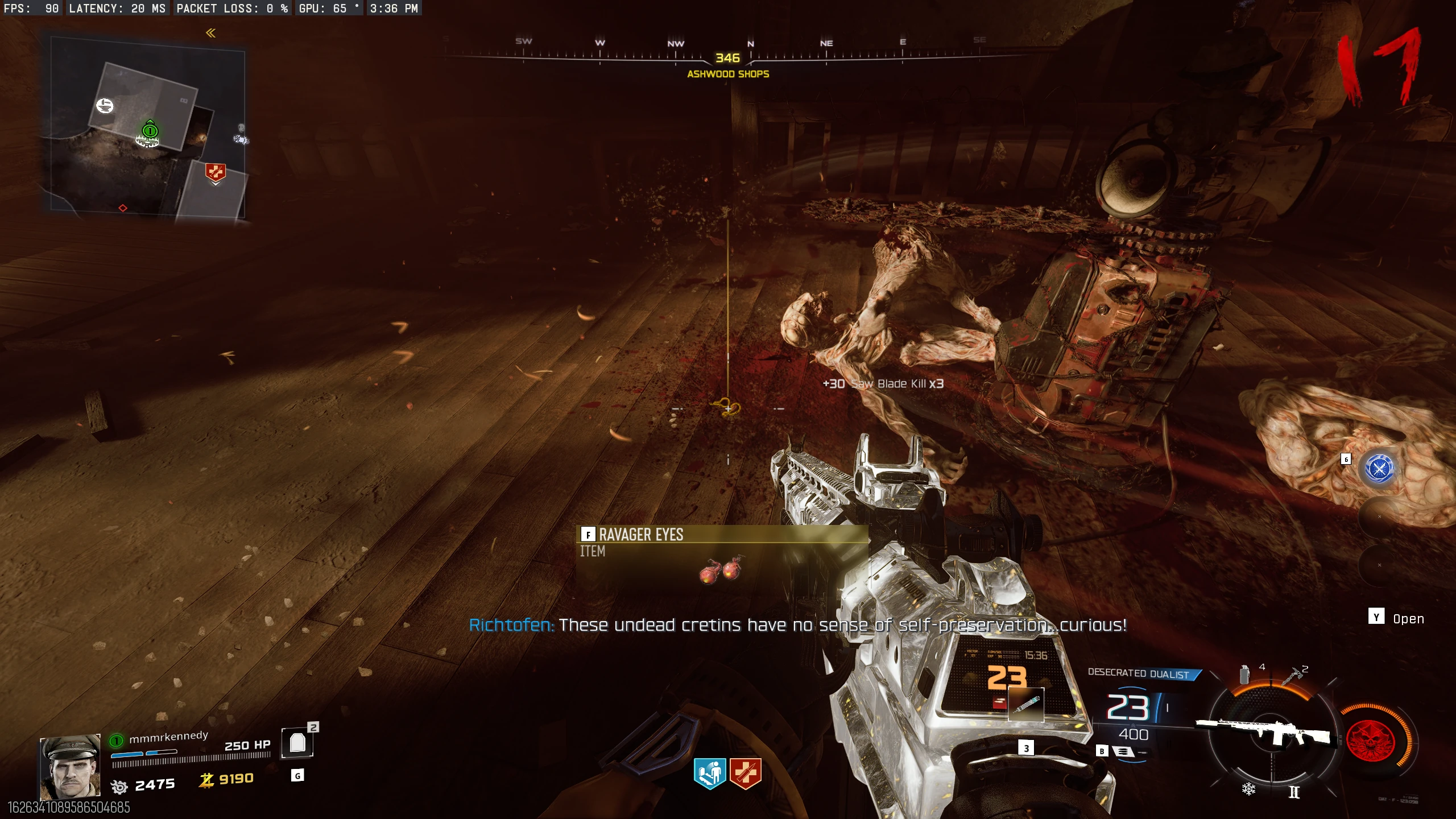Activate the blue field upgrade icon
The height and width of the screenshot is (819, 1456).
(x=1379, y=468)
